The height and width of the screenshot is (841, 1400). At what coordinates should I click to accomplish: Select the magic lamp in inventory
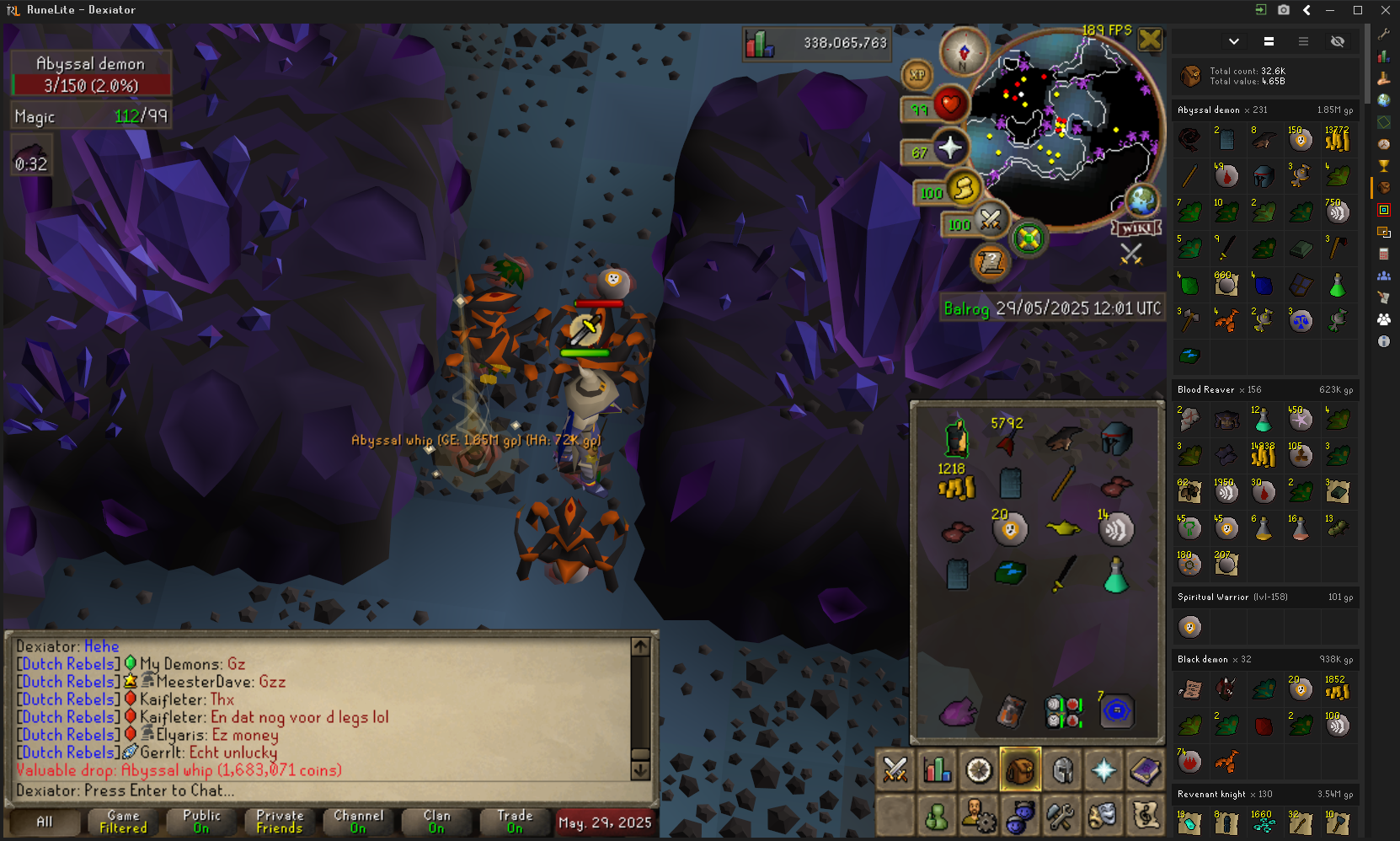pyautogui.click(x=1063, y=528)
